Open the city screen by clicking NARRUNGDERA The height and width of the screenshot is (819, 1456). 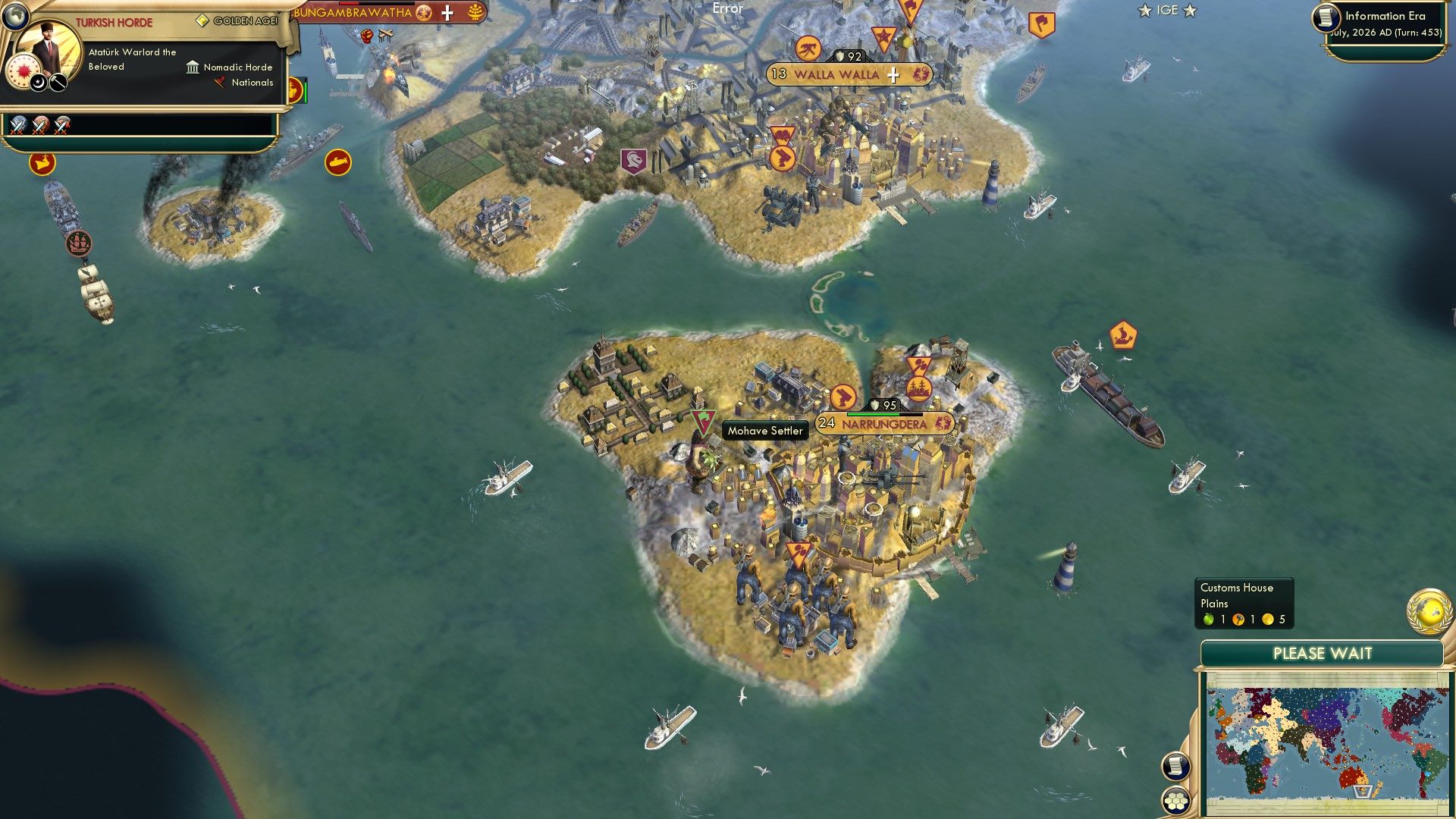point(884,425)
